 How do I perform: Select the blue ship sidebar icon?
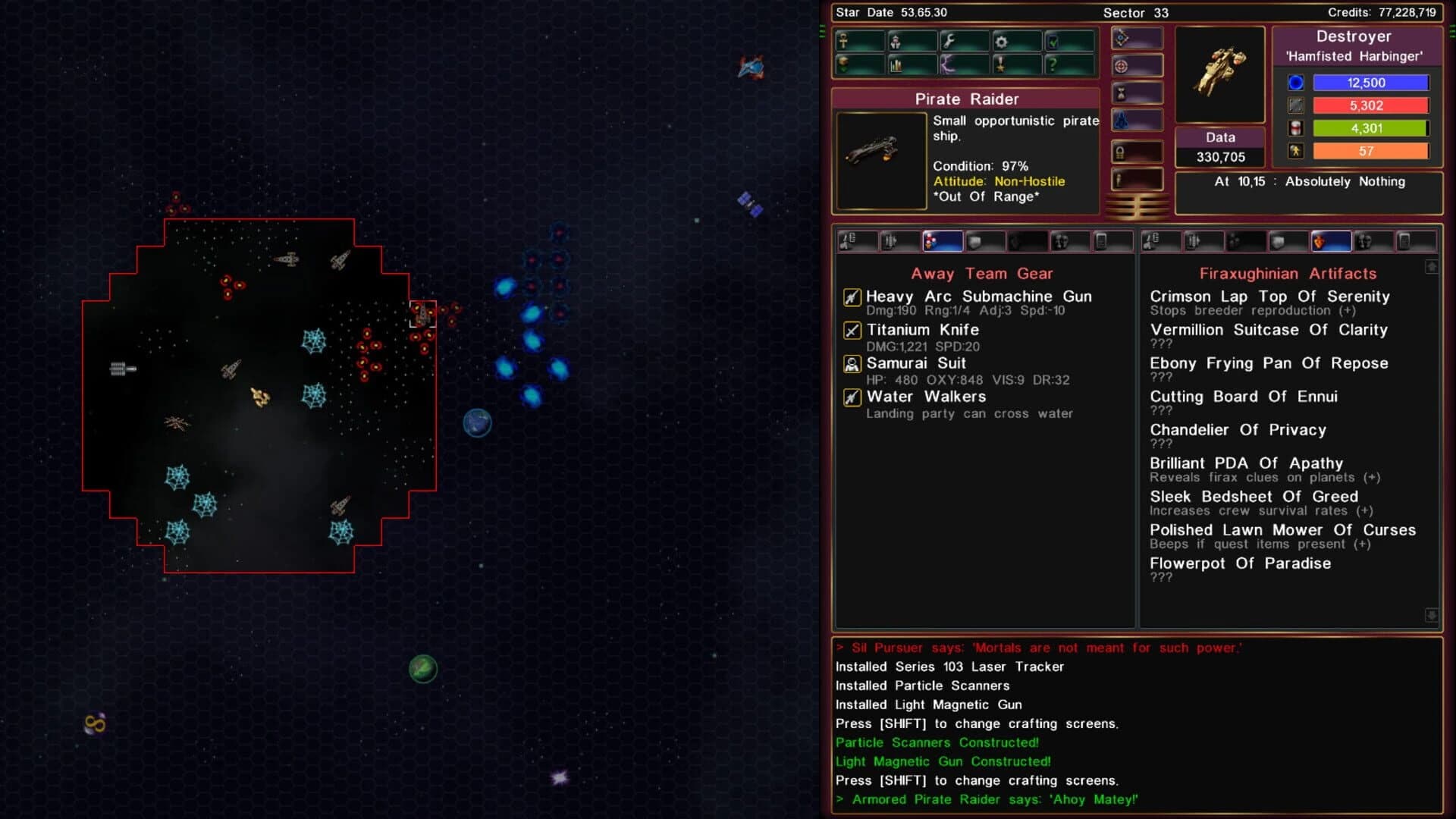pyautogui.click(x=1122, y=119)
